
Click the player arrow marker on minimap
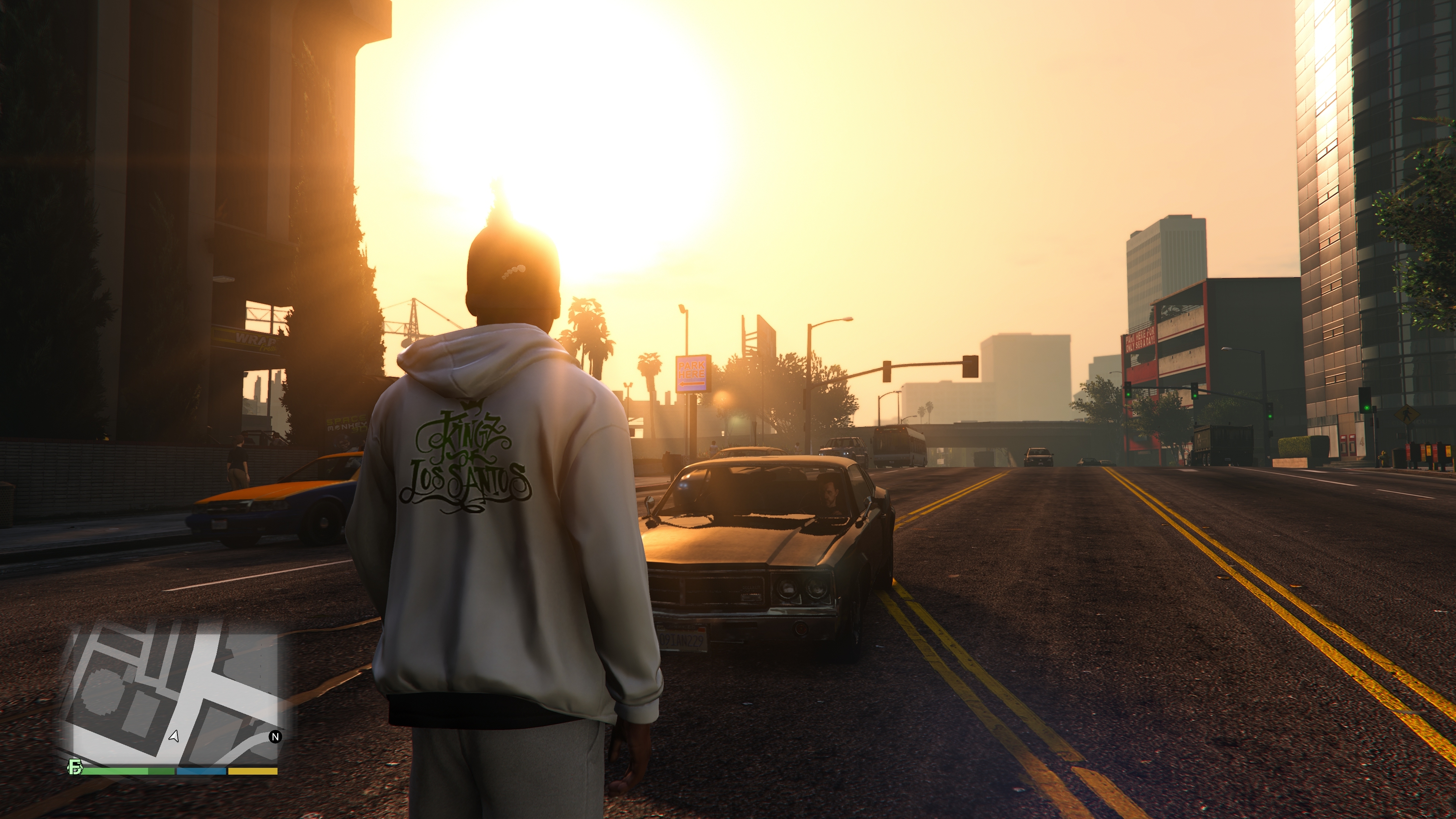174,736
